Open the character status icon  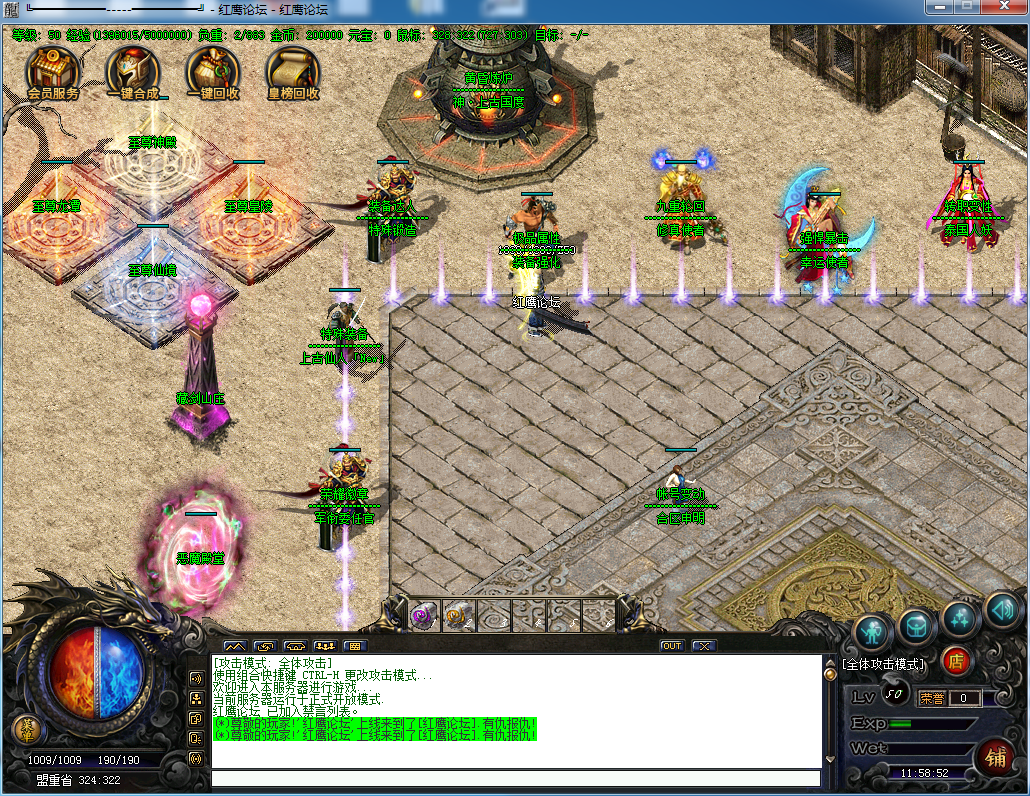873,631
